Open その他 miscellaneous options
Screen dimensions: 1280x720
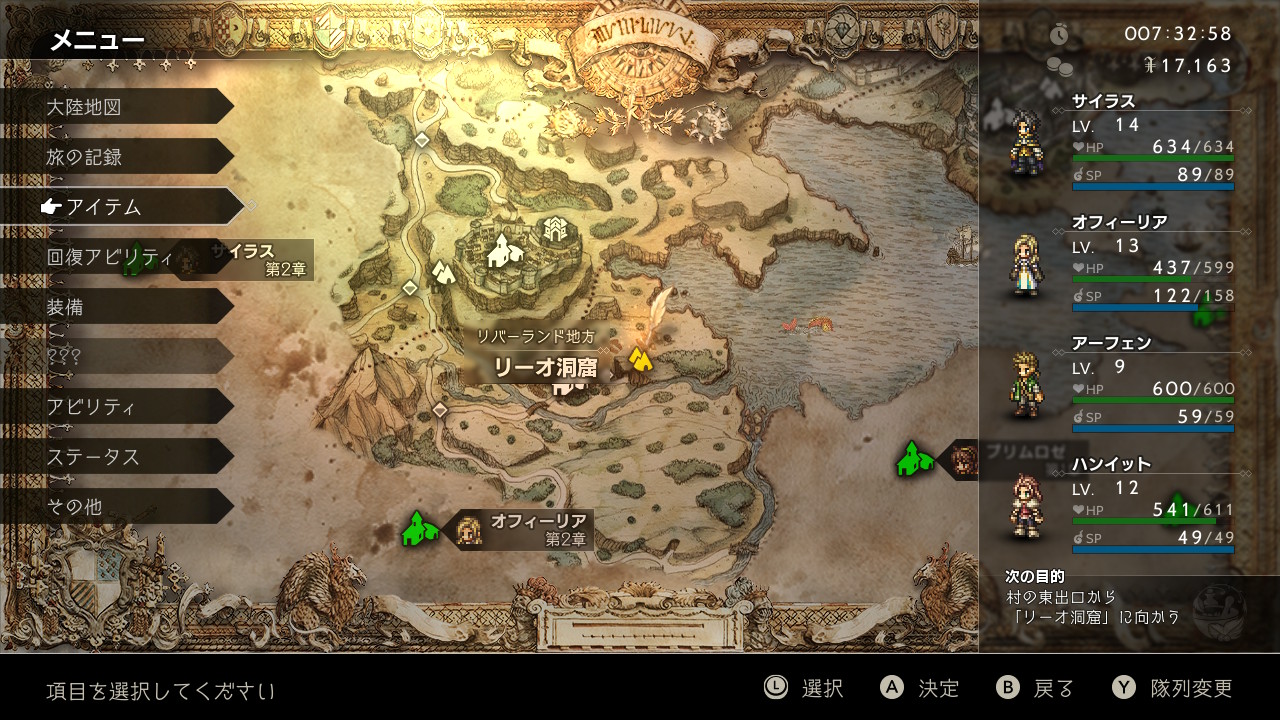[x=115, y=507]
